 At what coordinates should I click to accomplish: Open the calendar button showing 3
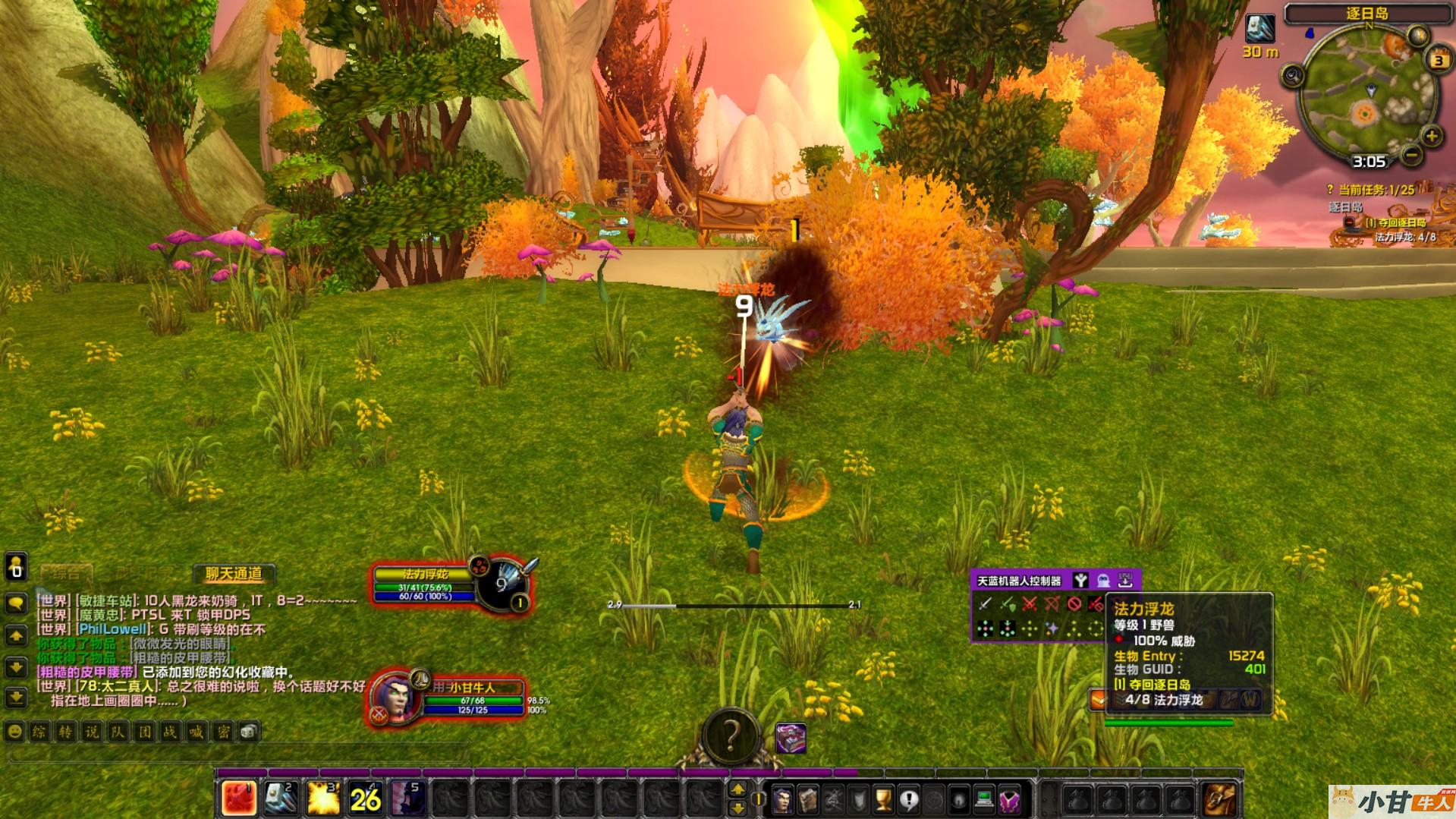tap(1439, 60)
